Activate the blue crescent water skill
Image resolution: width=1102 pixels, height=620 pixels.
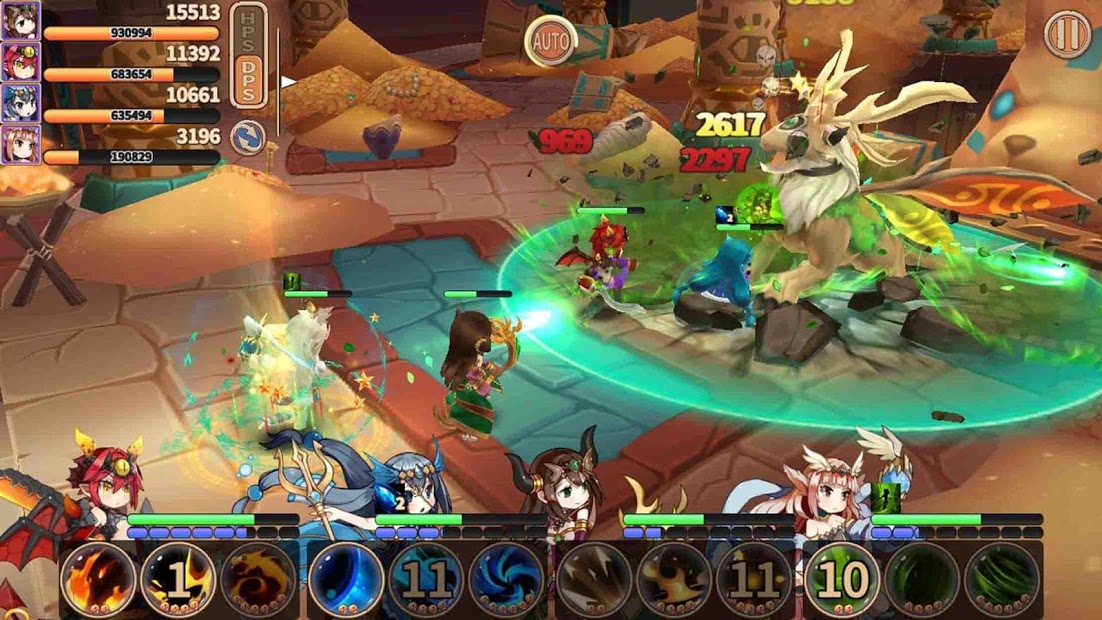tap(346, 579)
